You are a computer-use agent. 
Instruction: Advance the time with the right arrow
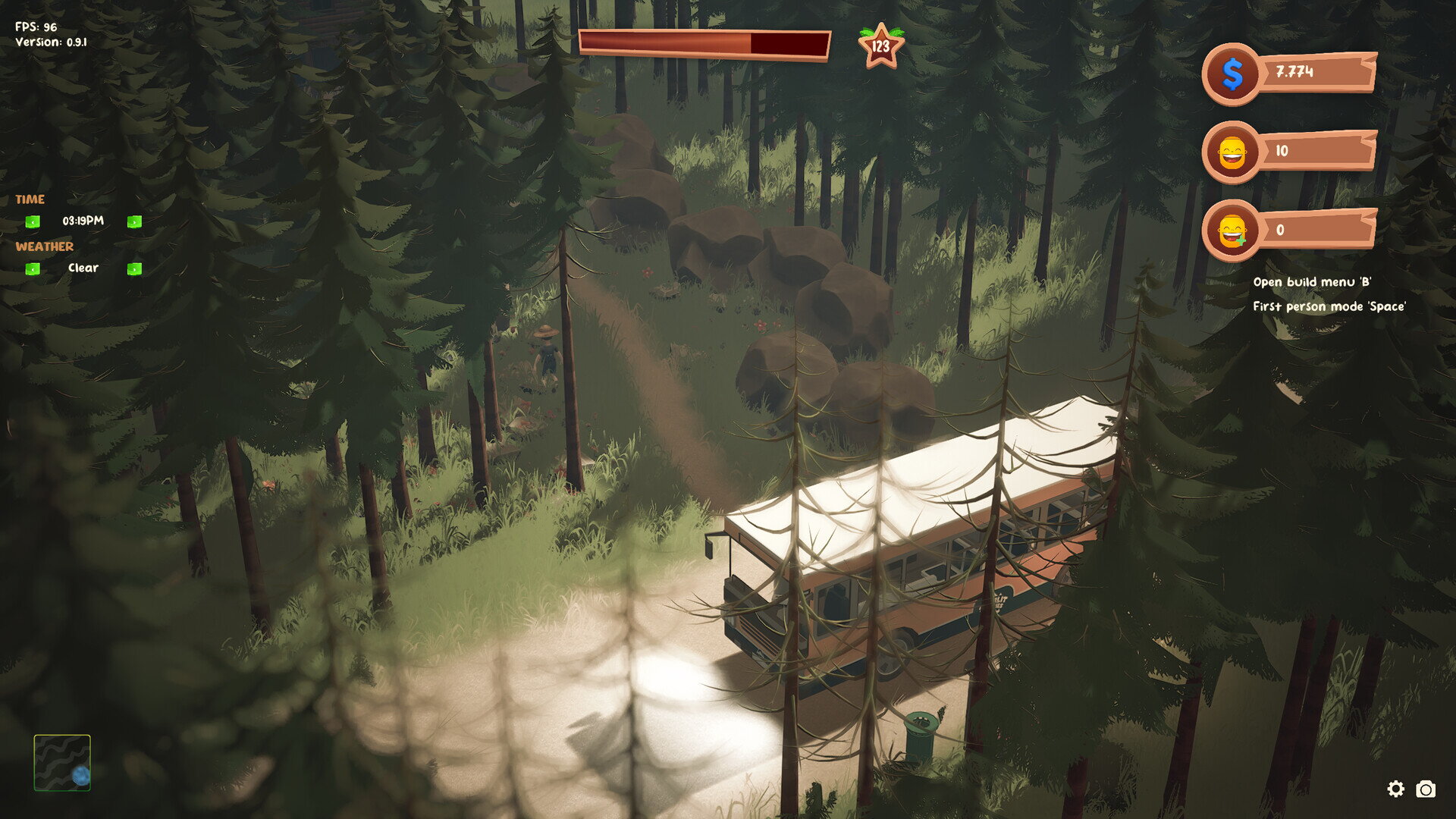134,221
